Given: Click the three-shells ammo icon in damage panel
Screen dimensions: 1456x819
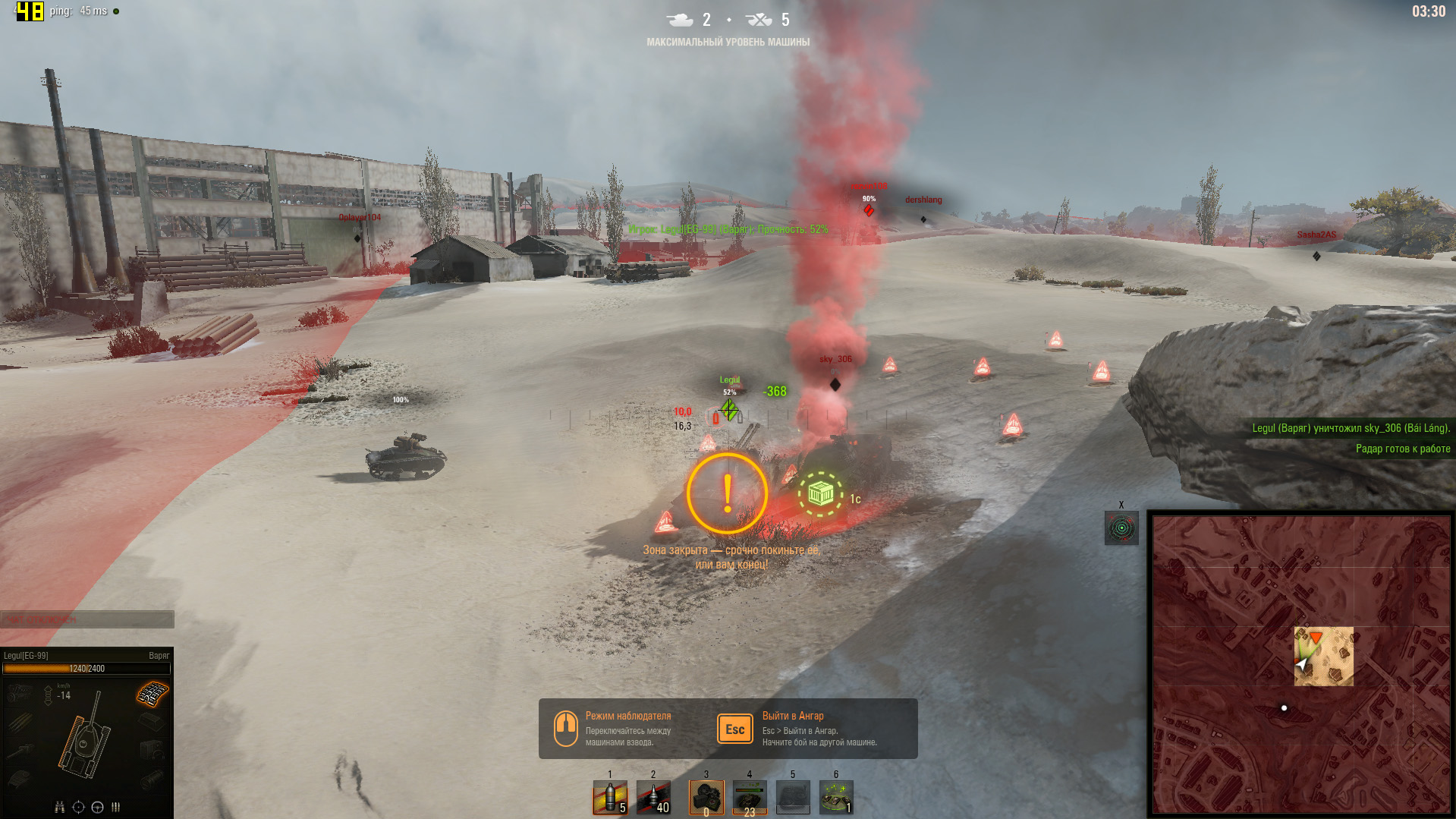Looking at the screenshot, I should (116, 807).
